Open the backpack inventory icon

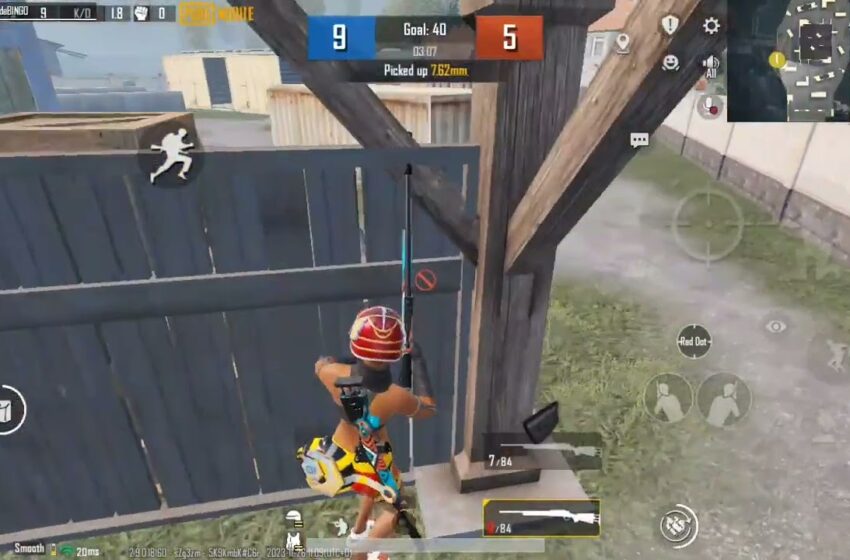tap(9, 410)
